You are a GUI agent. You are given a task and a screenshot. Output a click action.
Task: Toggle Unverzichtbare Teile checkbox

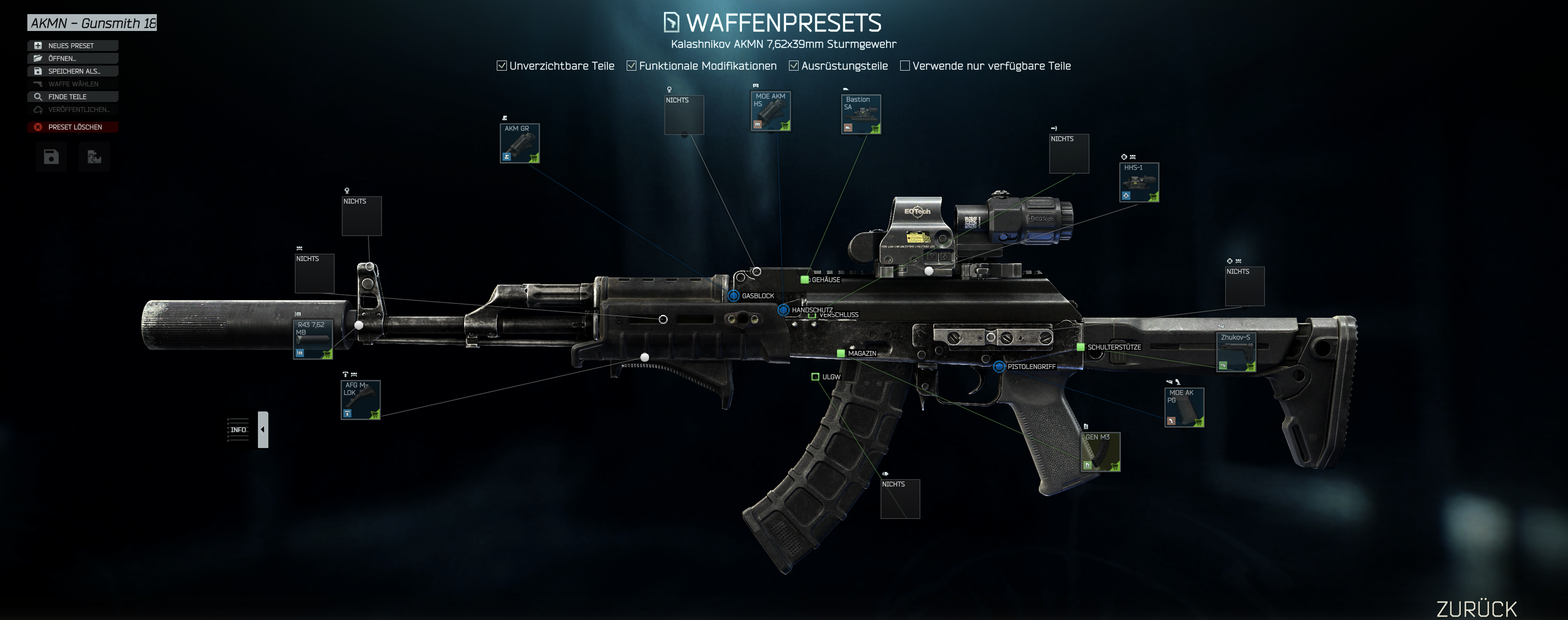pyautogui.click(x=501, y=66)
